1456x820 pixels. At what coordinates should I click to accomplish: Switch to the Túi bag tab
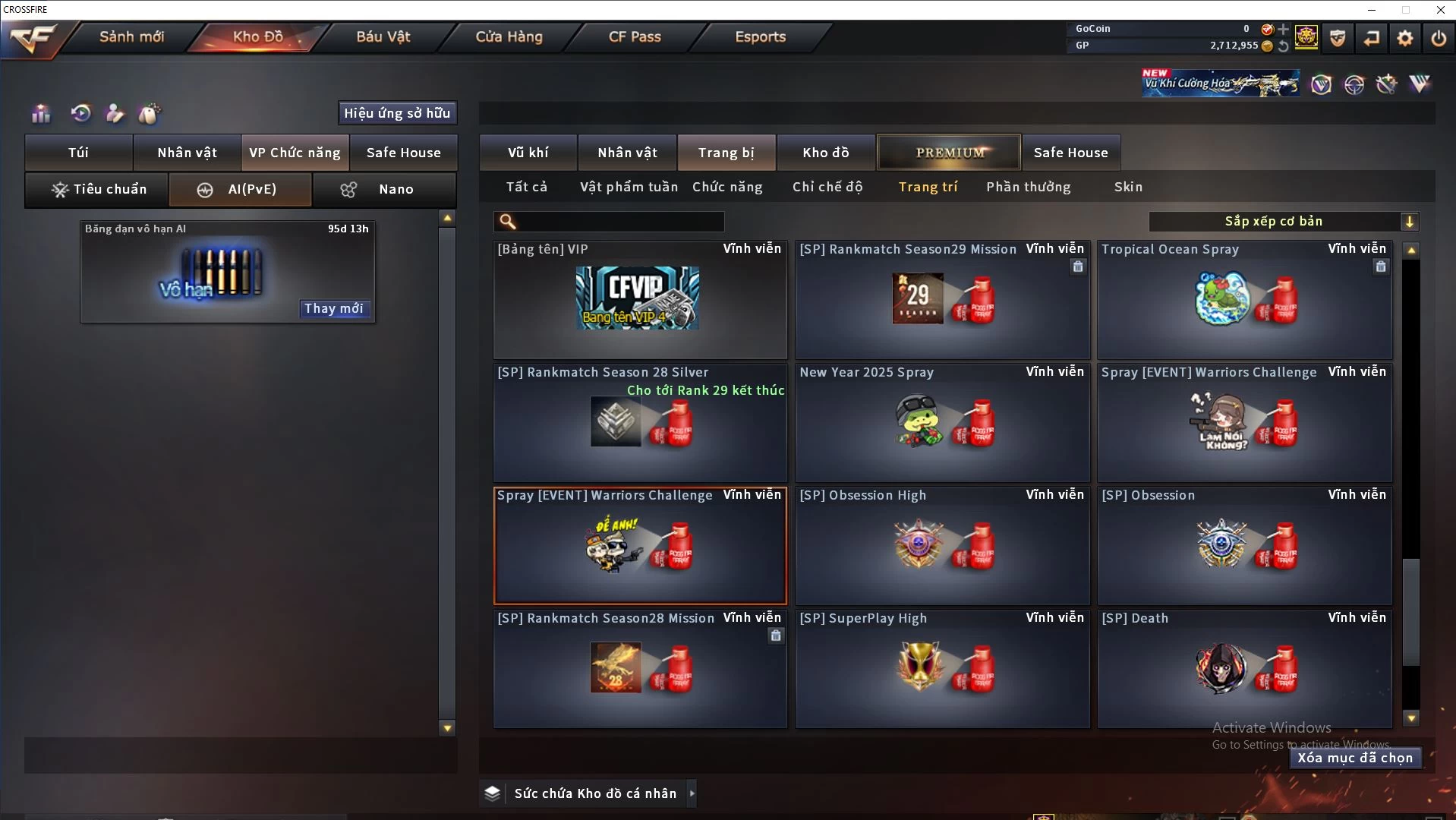tap(79, 153)
